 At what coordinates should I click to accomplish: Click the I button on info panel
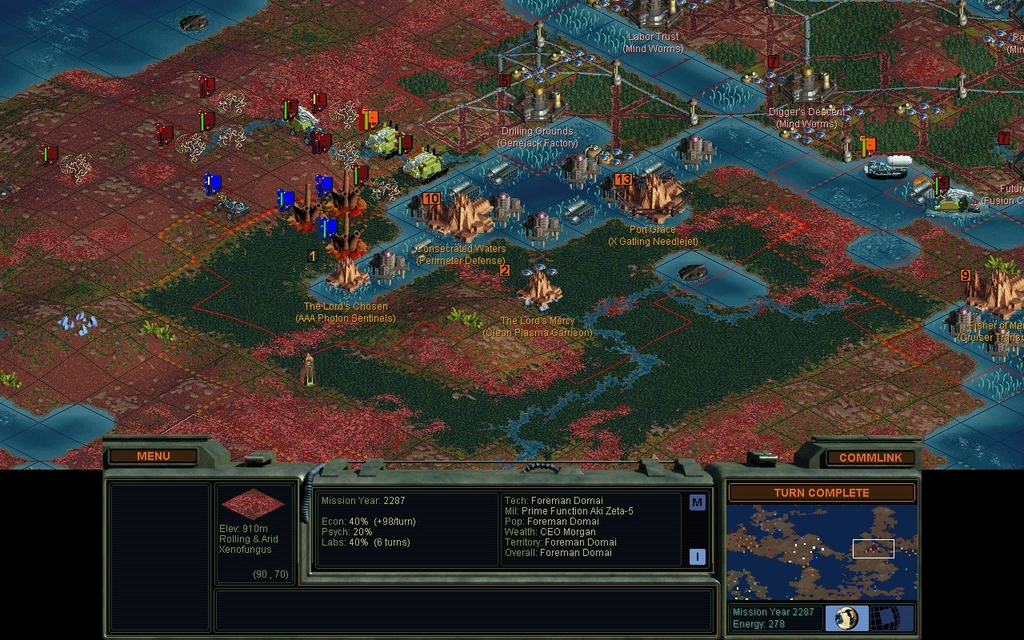[697, 556]
